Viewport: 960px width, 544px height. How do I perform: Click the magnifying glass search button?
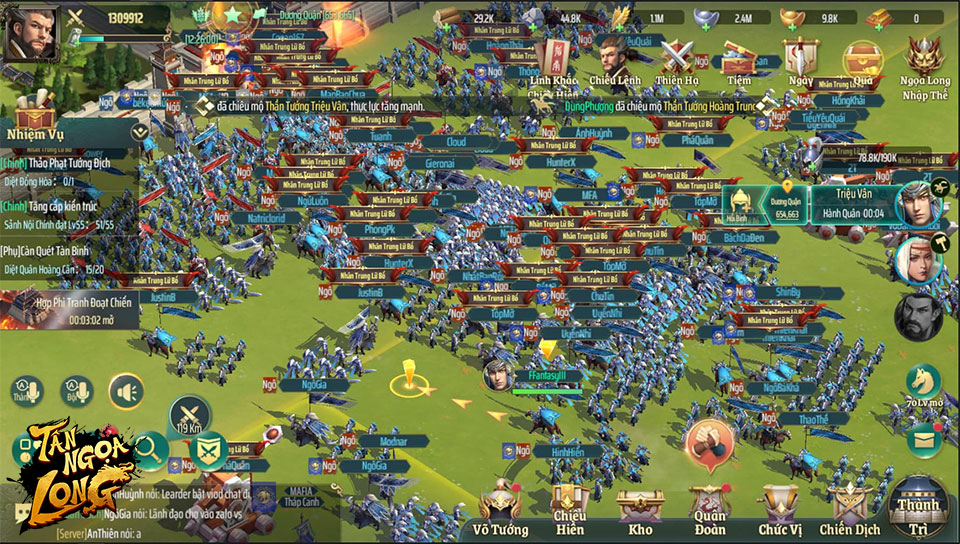pyautogui.click(x=150, y=451)
